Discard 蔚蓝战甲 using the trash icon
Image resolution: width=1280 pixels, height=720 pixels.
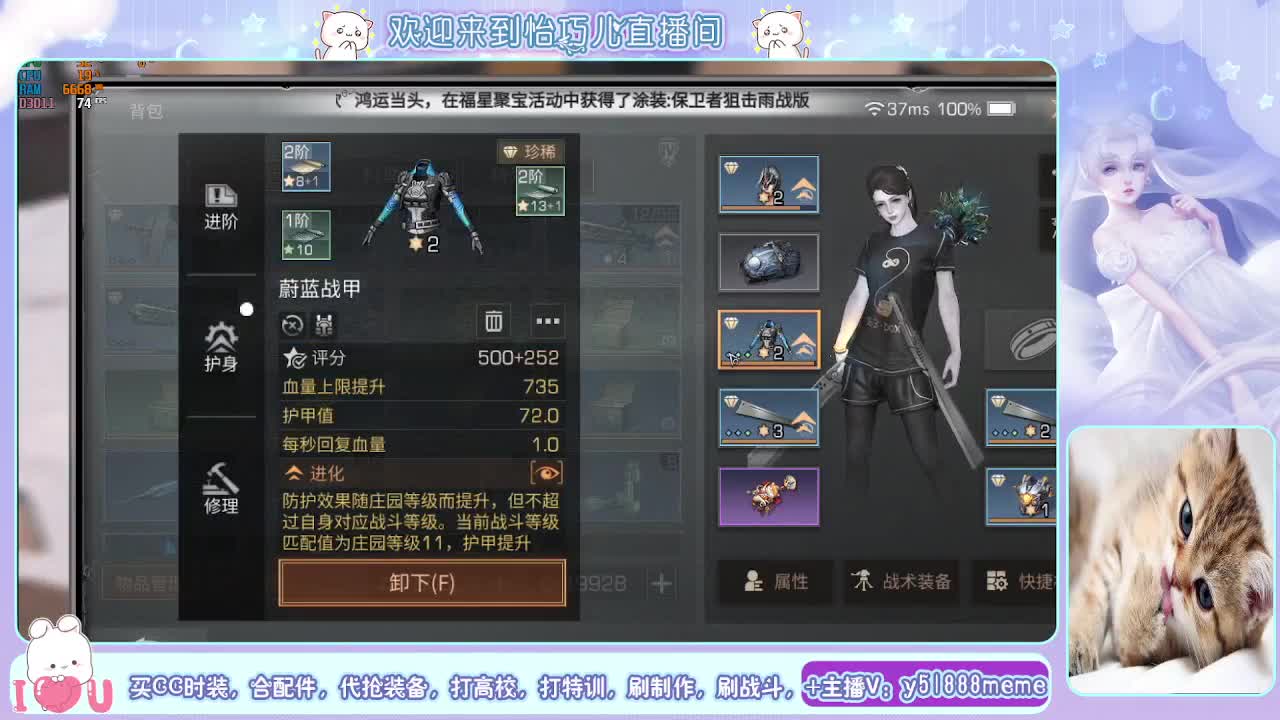[x=493, y=322]
